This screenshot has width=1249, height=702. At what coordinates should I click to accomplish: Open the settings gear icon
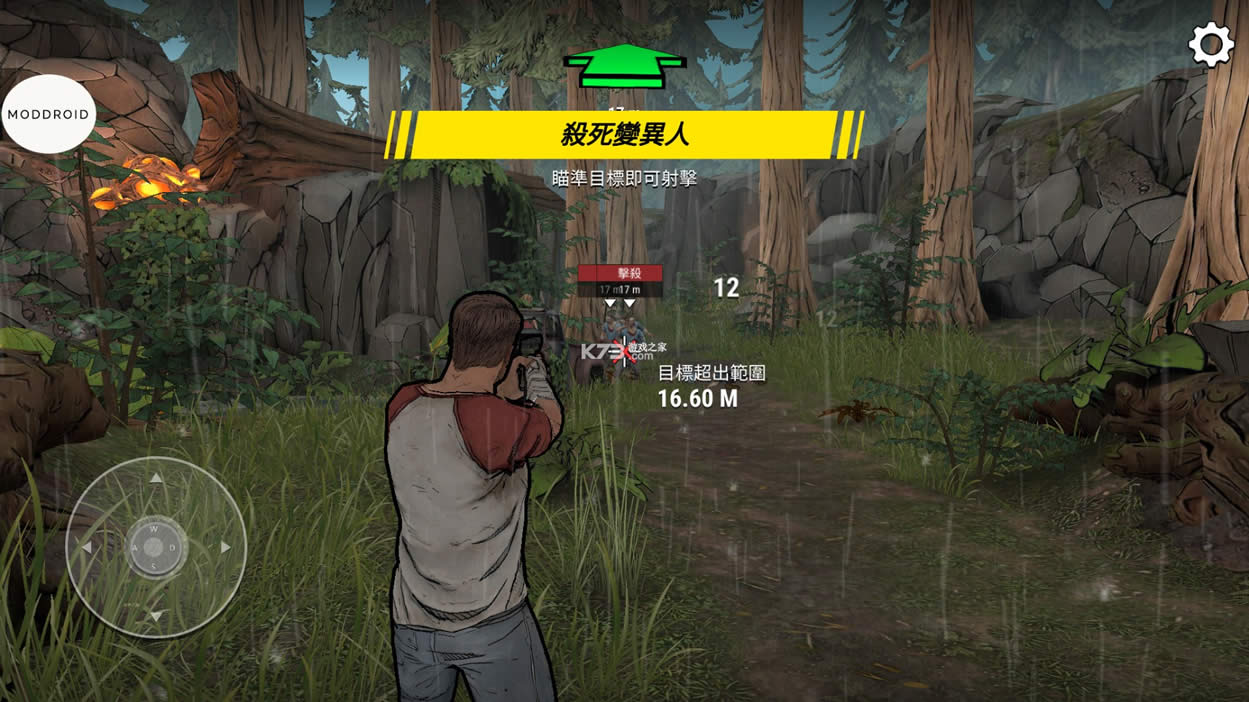1210,45
